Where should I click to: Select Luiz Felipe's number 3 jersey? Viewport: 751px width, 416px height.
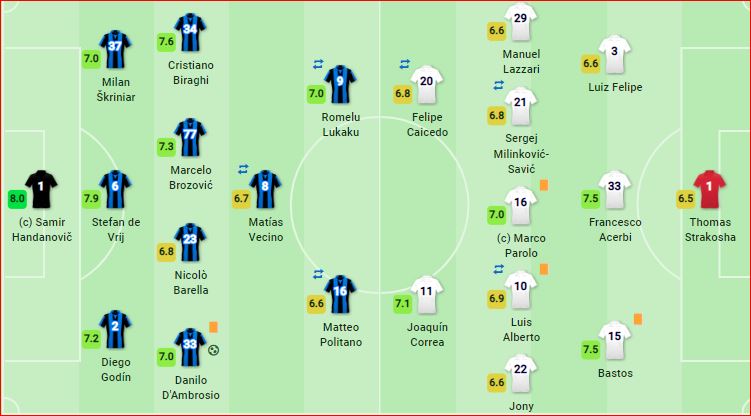pos(615,52)
